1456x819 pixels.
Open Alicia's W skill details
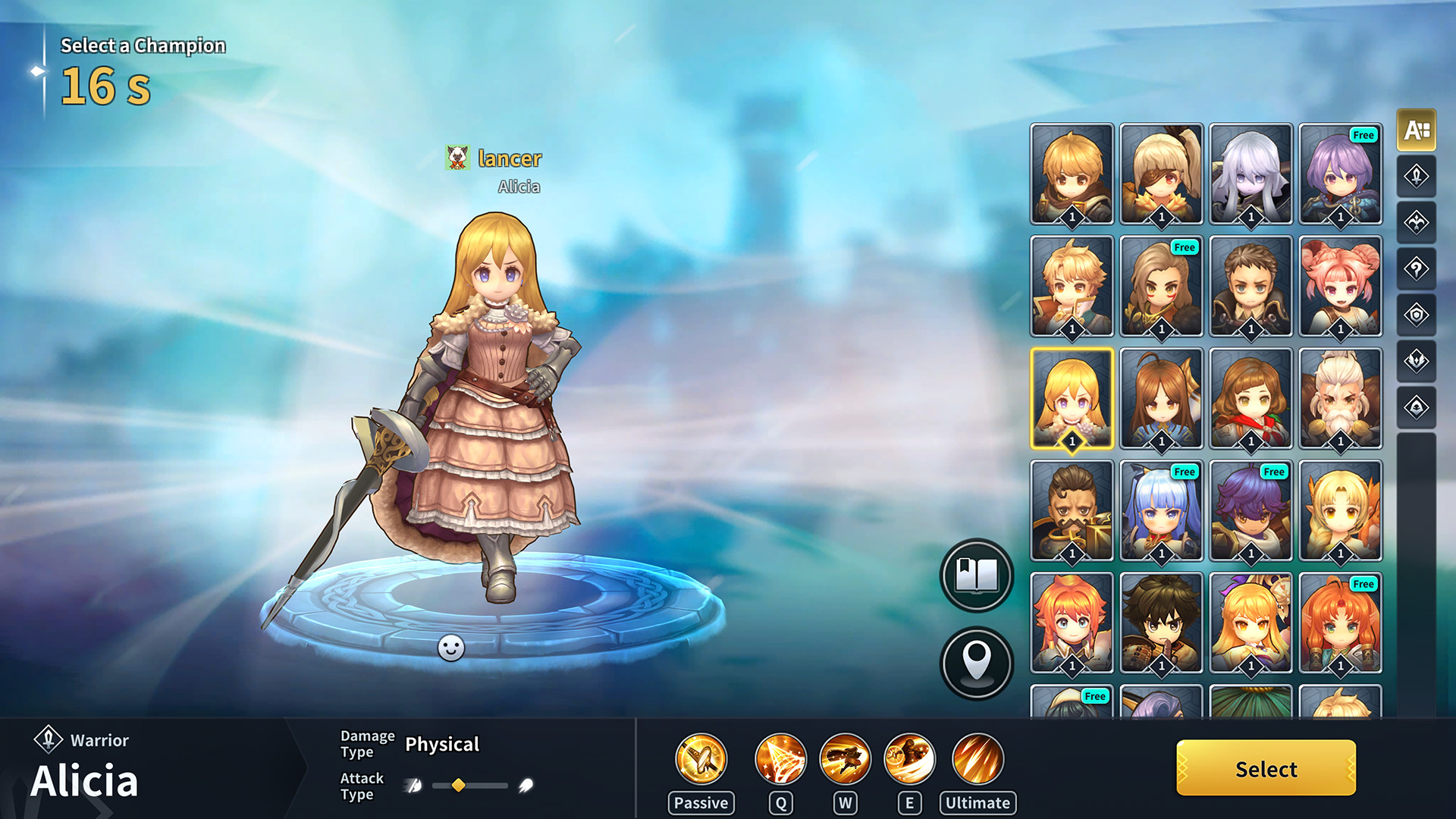click(x=846, y=758)
